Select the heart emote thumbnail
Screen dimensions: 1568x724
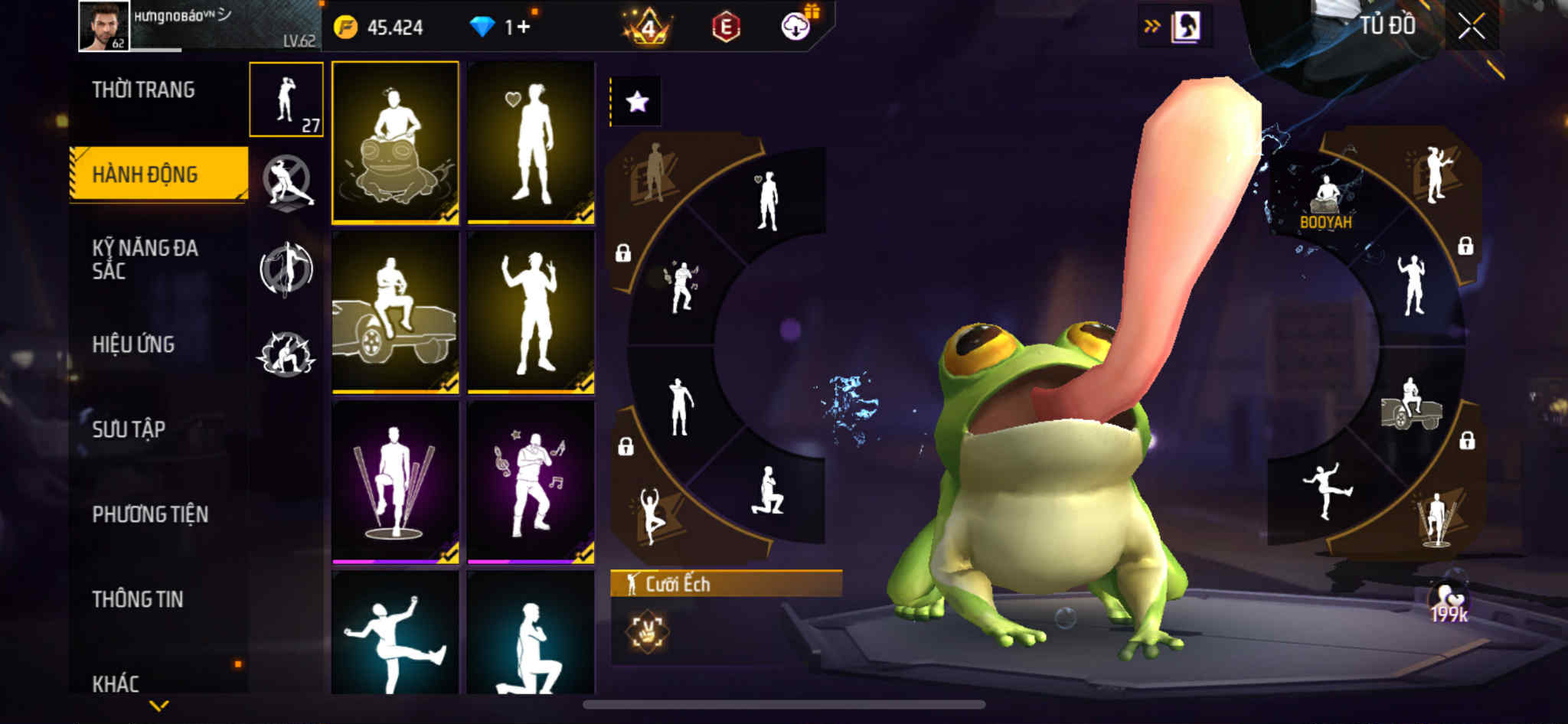pyautogui.click(x=531, y=143)
